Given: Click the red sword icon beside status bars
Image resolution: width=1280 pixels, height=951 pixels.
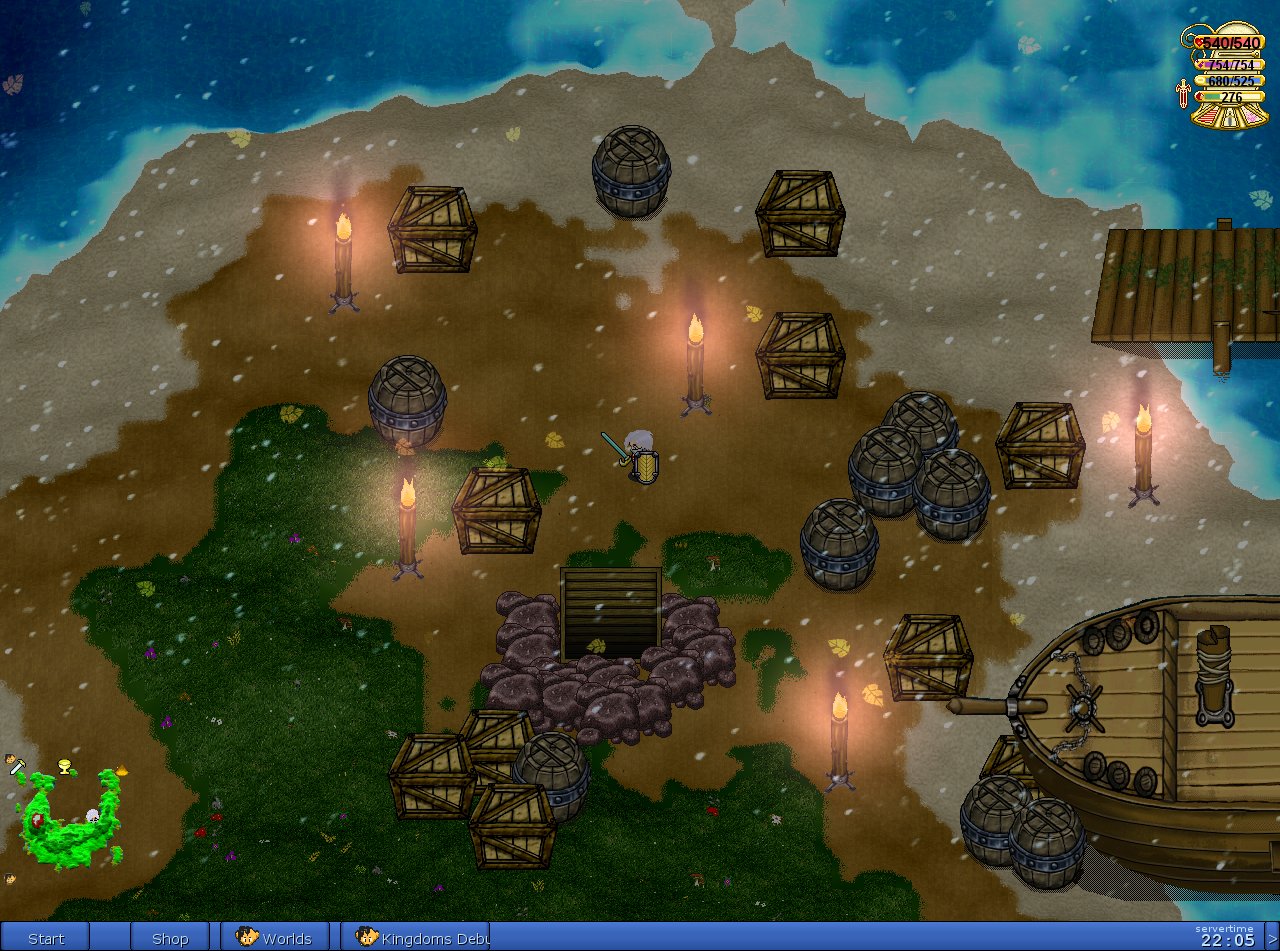Looking at the screenshot, I should (1184, 94).
